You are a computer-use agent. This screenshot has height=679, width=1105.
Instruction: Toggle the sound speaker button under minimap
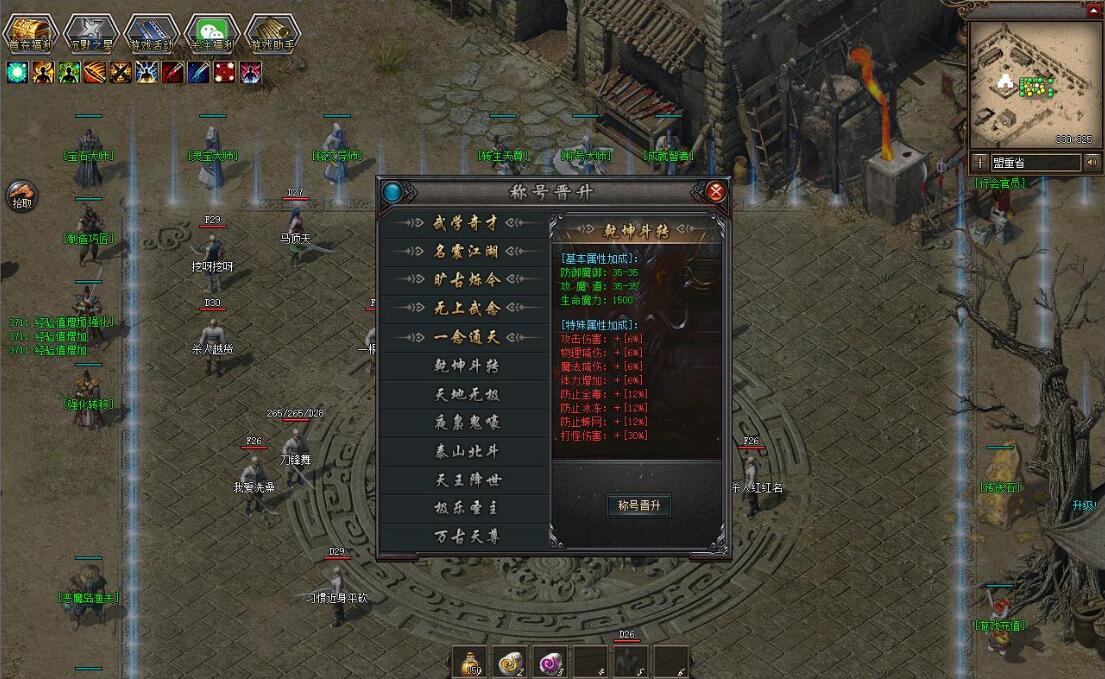pos(1091,162)
